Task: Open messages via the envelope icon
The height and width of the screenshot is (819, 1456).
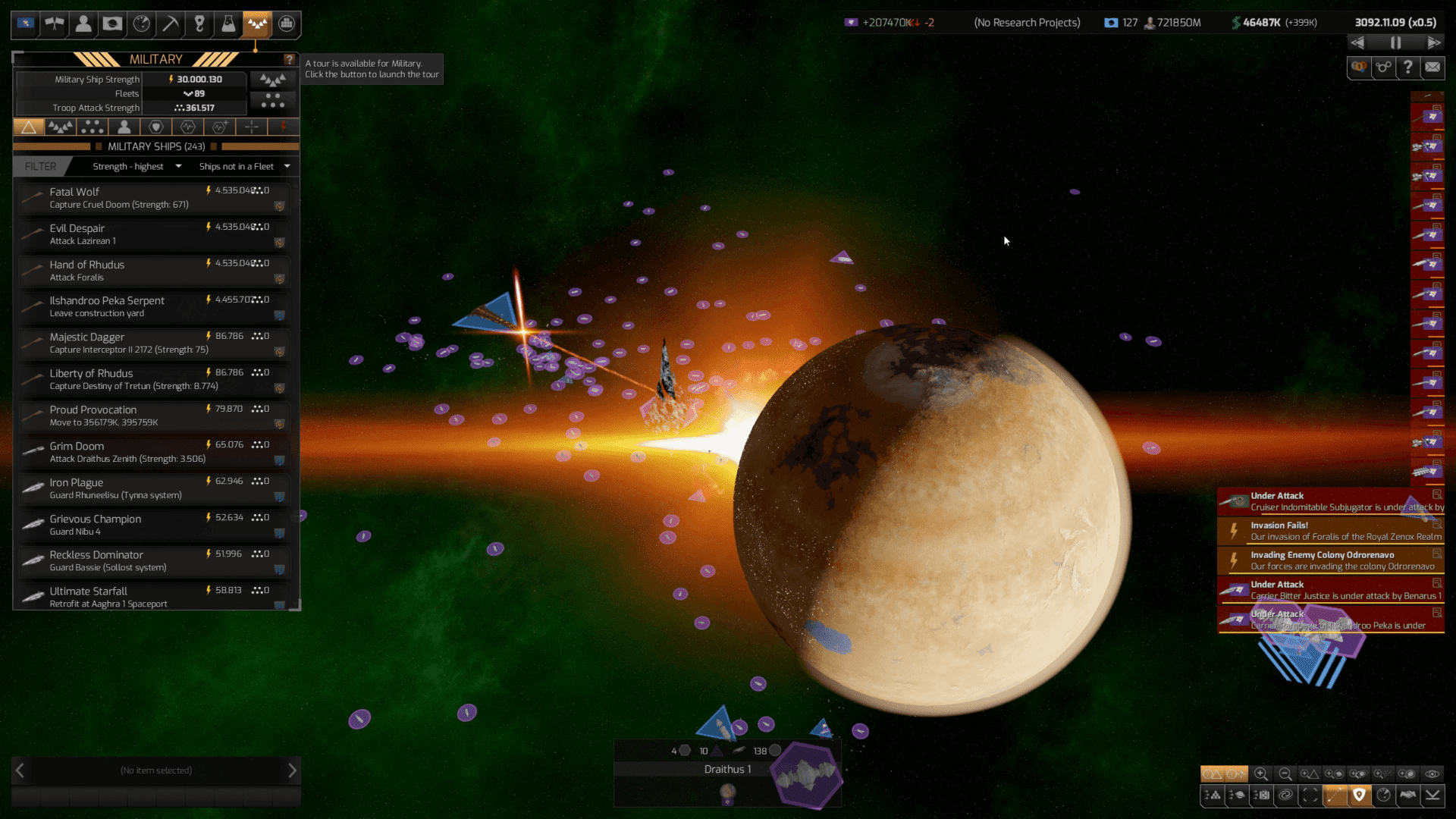Action: [1432, 67]
